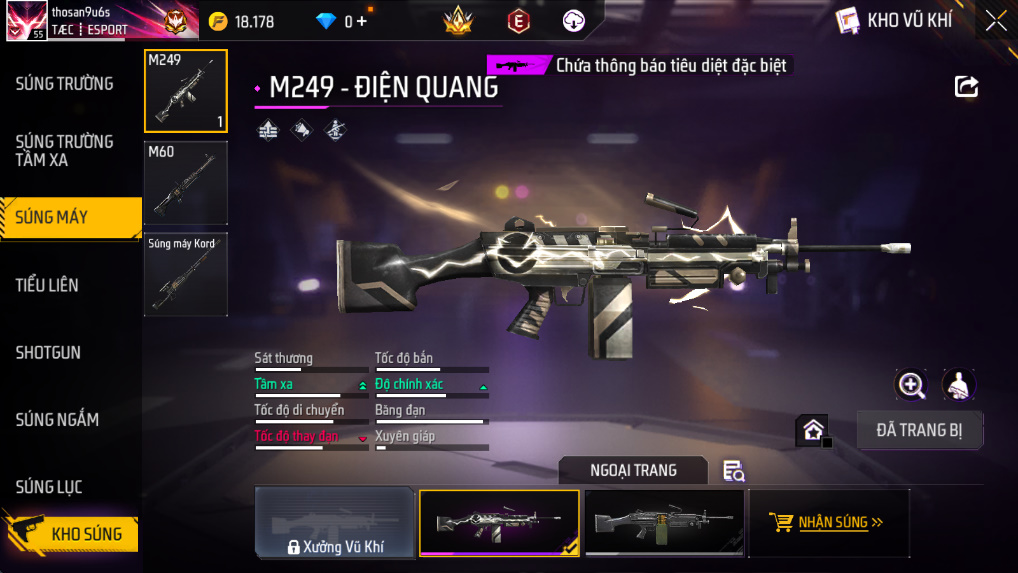Viewport: 1018px width, 573px height.
Task: Show the Súng Lục category
Action: [49, 487]
